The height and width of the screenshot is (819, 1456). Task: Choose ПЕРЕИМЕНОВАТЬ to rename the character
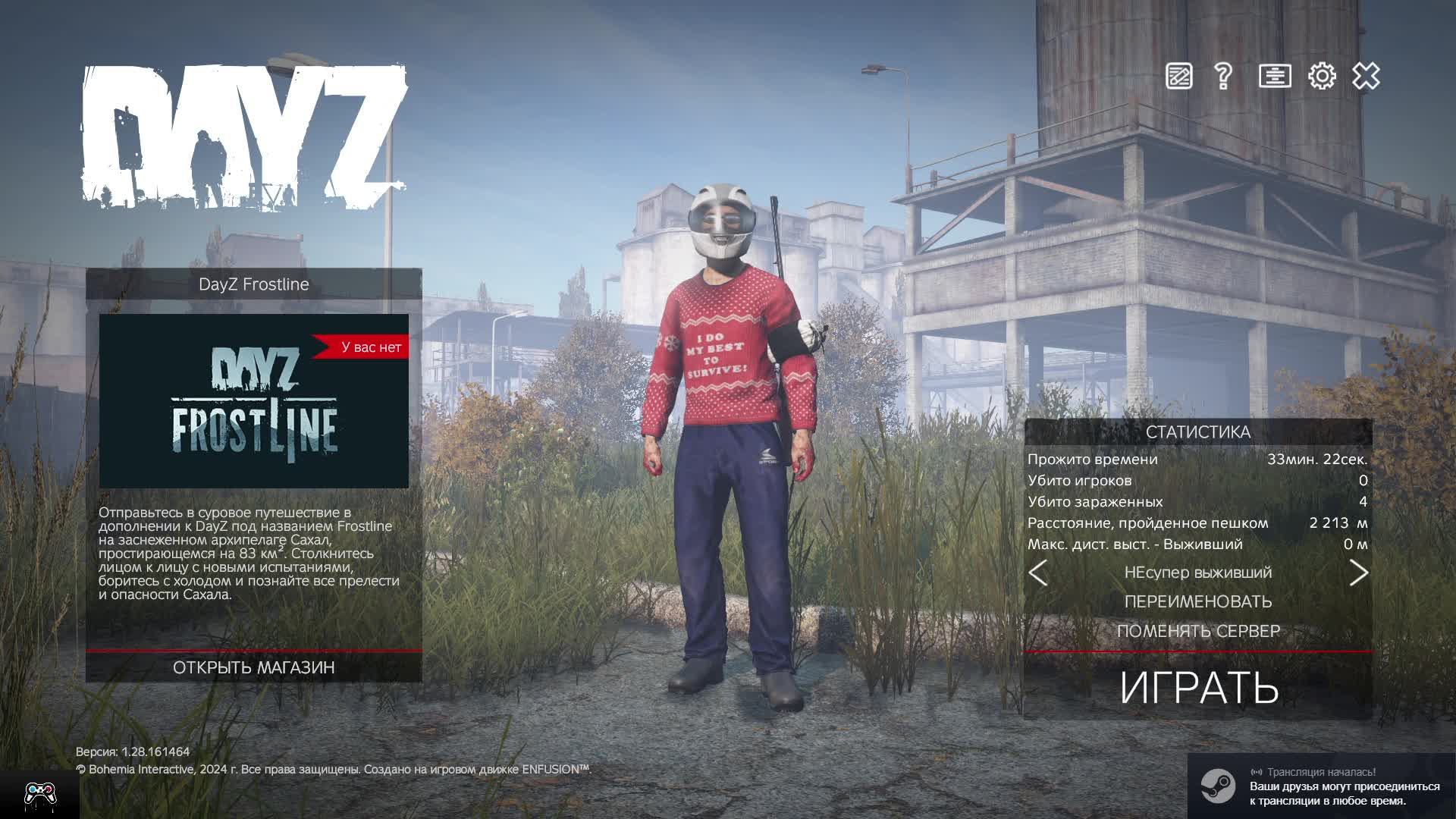click(1198, 601)
